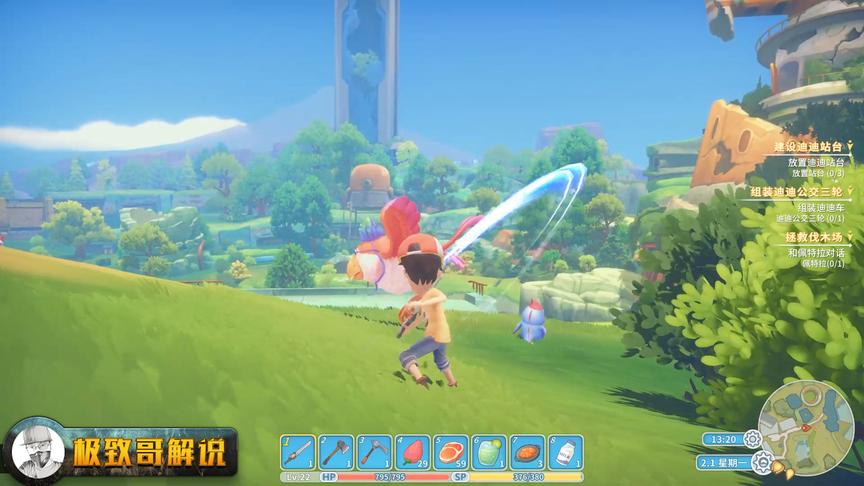The image size is (864, 486).
Task: Select the green drink in slot 6
Action: point(489,452)
